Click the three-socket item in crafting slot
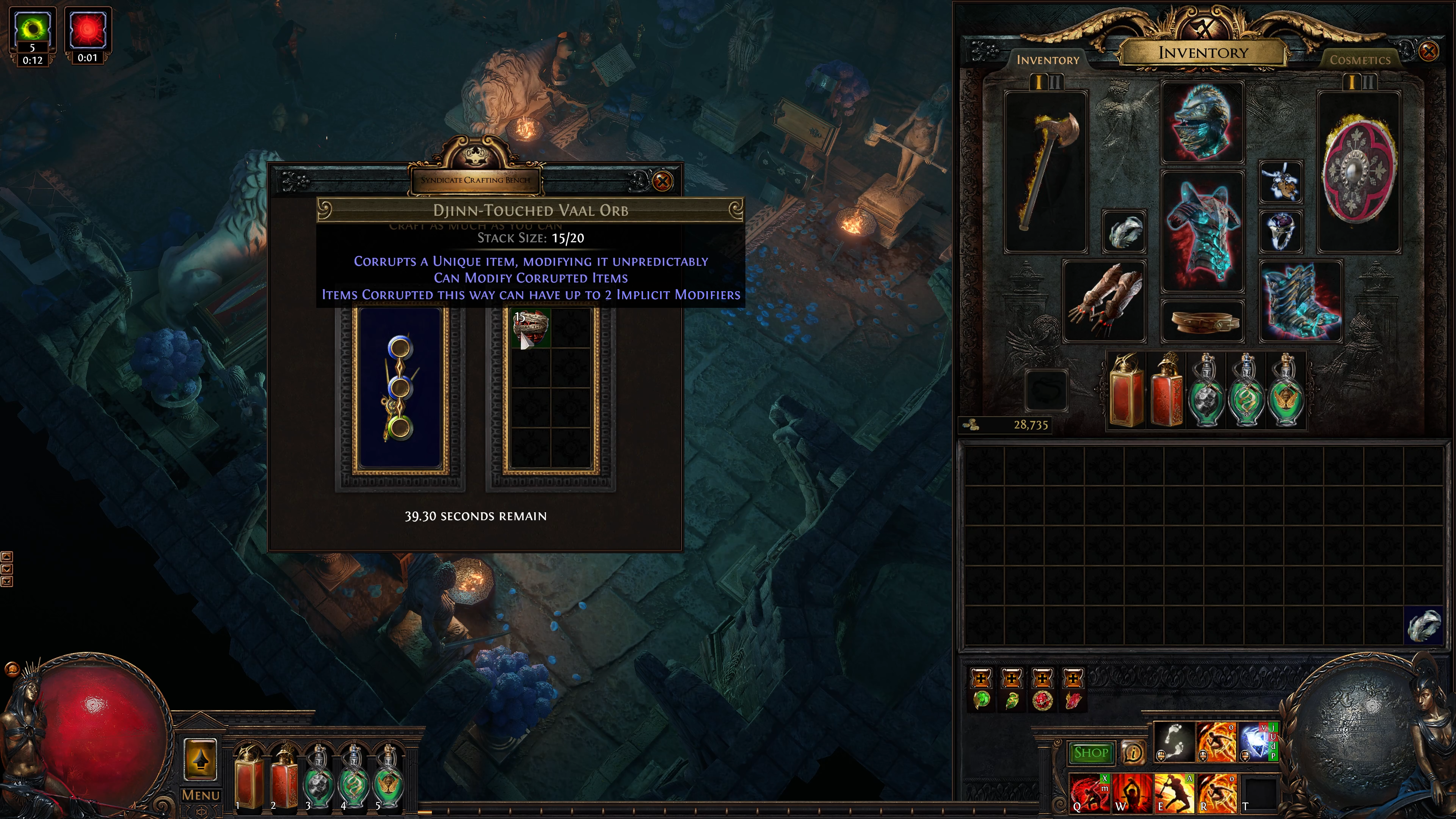The image size is (1456, 819). pyautogui.click(x=400, y=388)
